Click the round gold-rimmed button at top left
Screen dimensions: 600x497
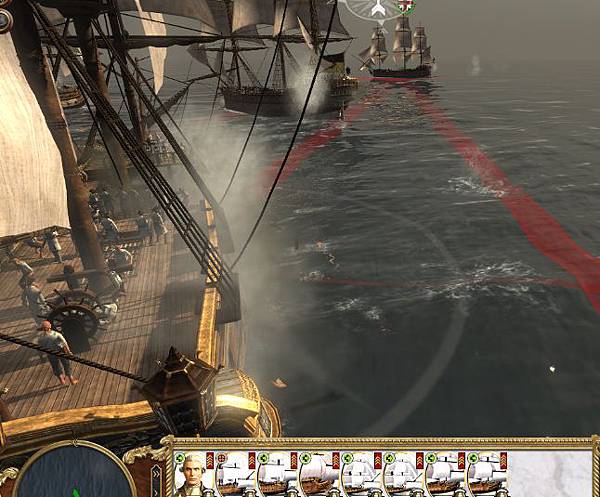click(x=4, y=19)
